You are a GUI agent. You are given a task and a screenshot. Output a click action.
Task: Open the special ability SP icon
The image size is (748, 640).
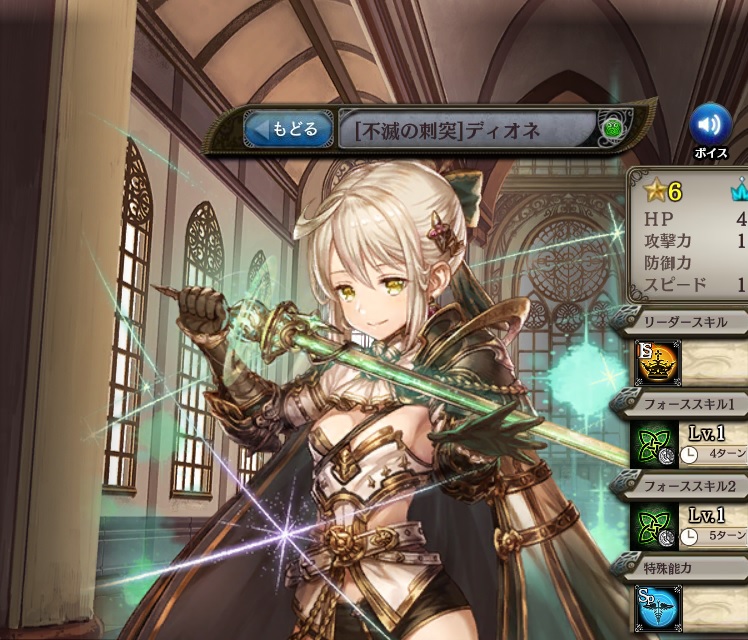655,606
